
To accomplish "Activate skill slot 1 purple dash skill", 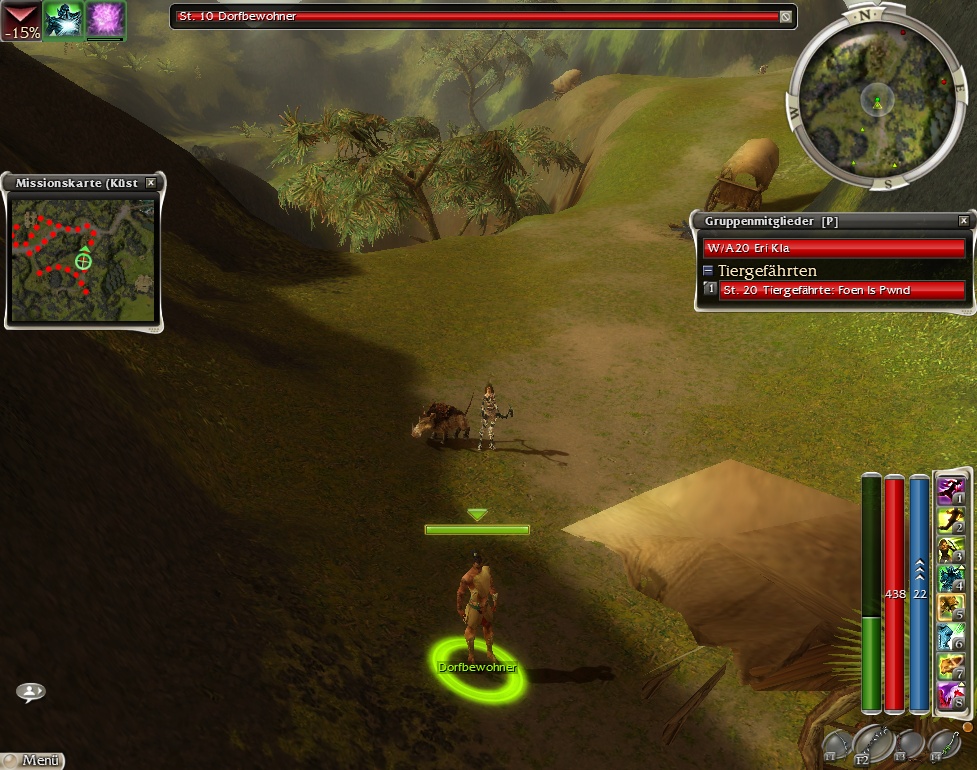I will pyautogui.click(x=952, y=491).
